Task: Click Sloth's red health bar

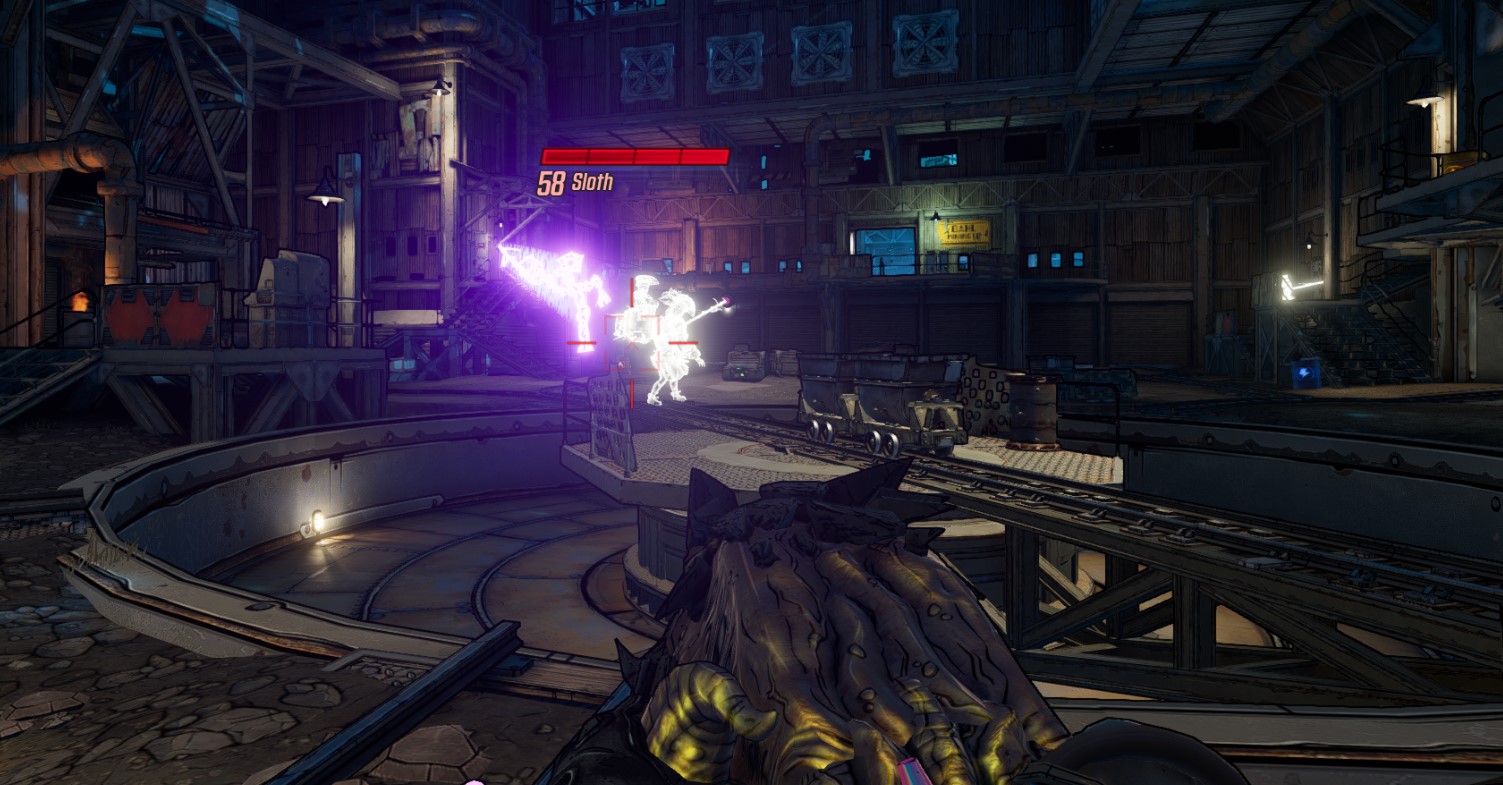Action: coord(636,155)
